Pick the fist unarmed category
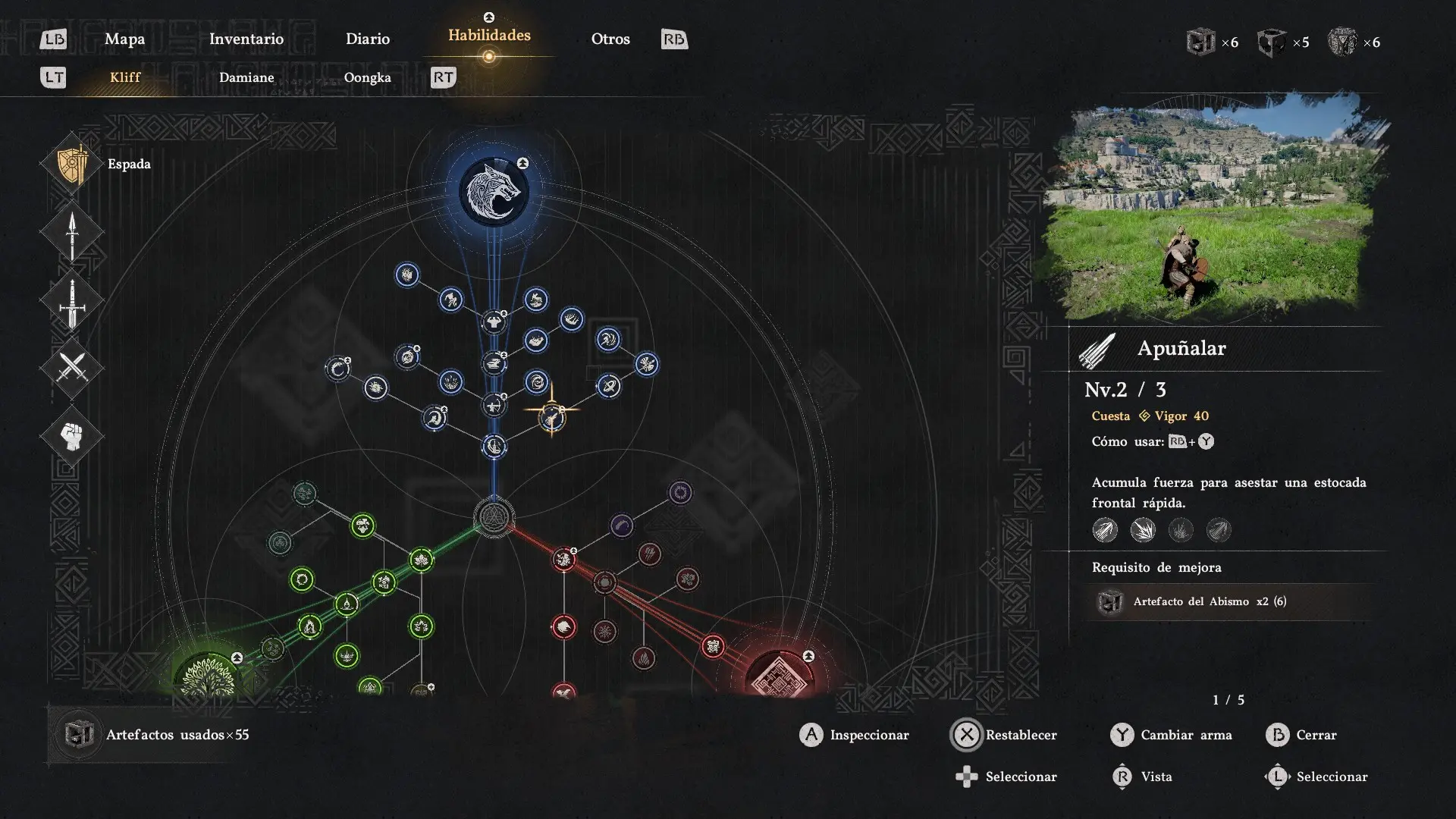 (72, 436)
